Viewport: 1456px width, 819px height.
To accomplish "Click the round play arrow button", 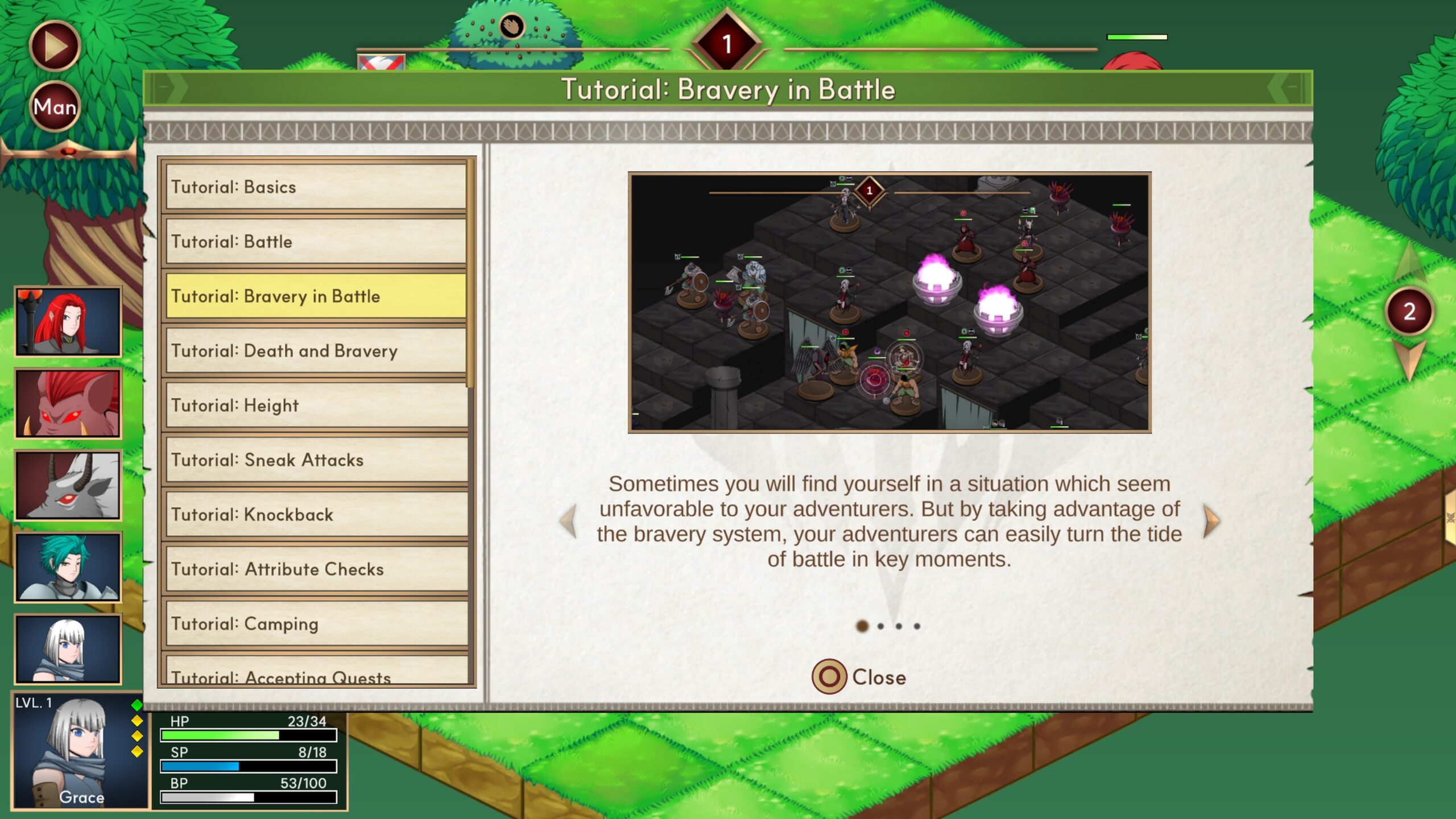I will (x=55, y=46).
